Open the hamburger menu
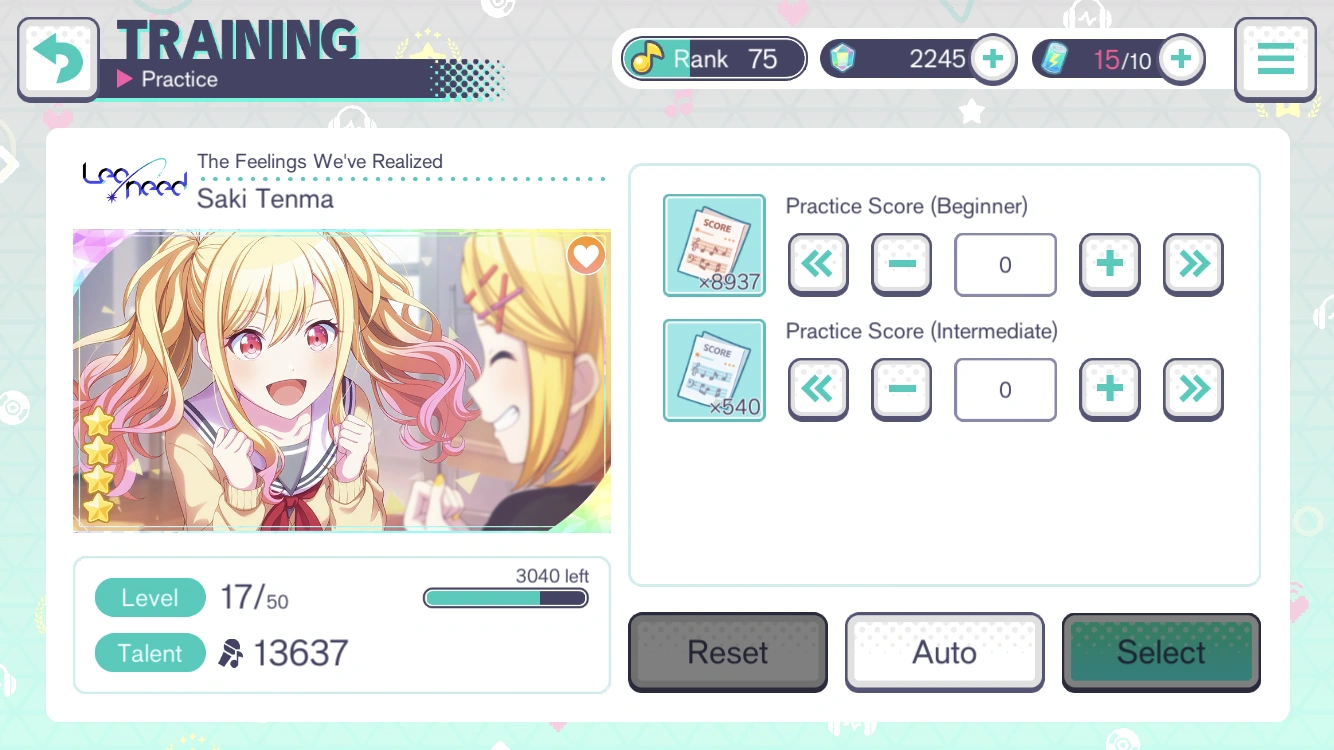This screenshot has width=1334, height=750. [1275, 58]
